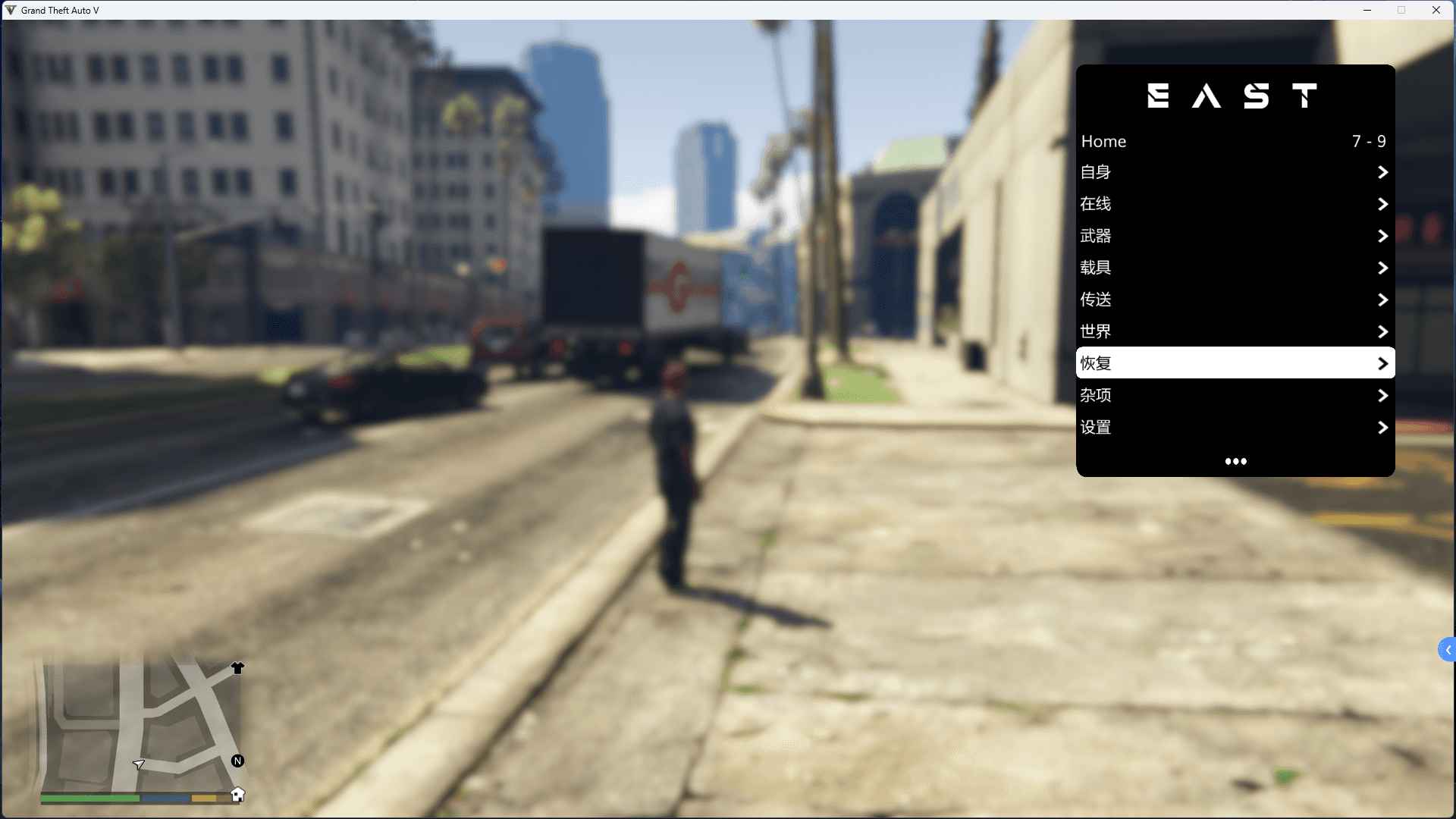Select the shirt icon above the minimap

click(237, 668)
